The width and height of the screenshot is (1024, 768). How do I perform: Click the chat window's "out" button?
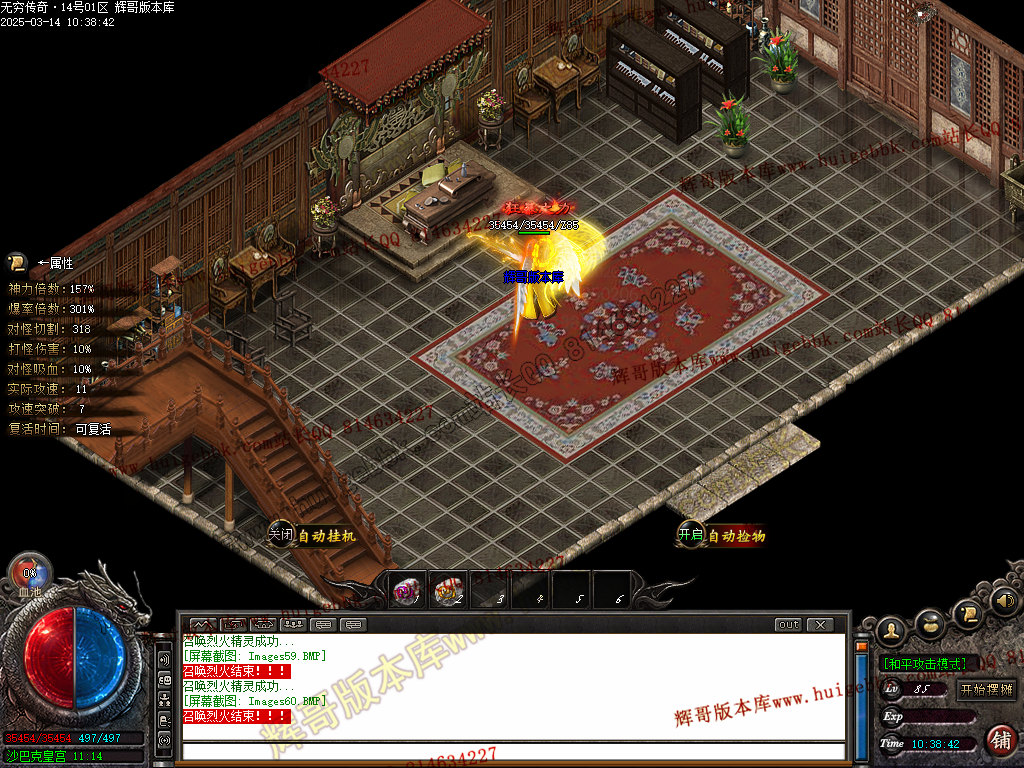point(789,625)
